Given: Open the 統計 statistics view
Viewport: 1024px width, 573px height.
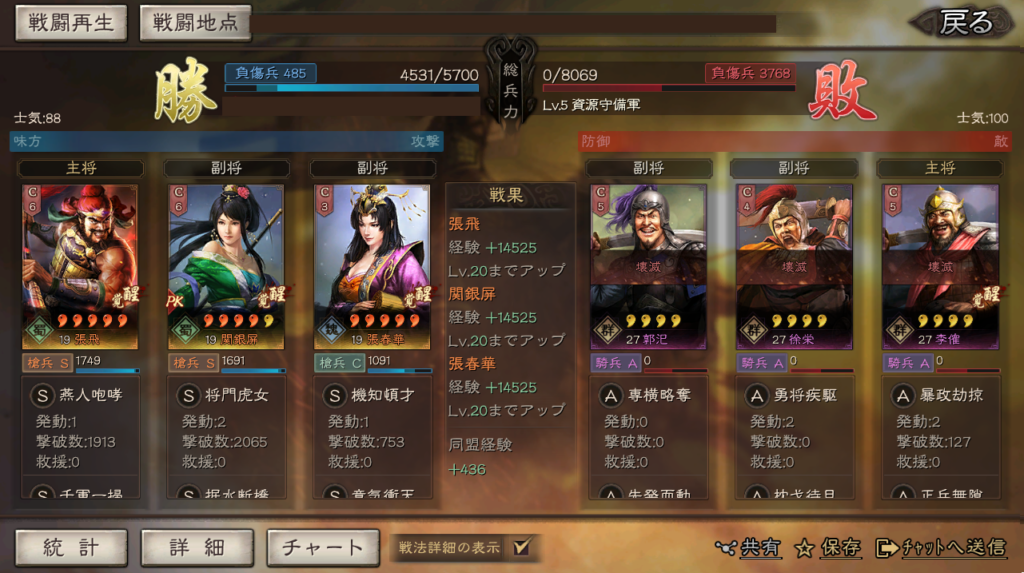Looking at the screenshot, I should [71, 547].
